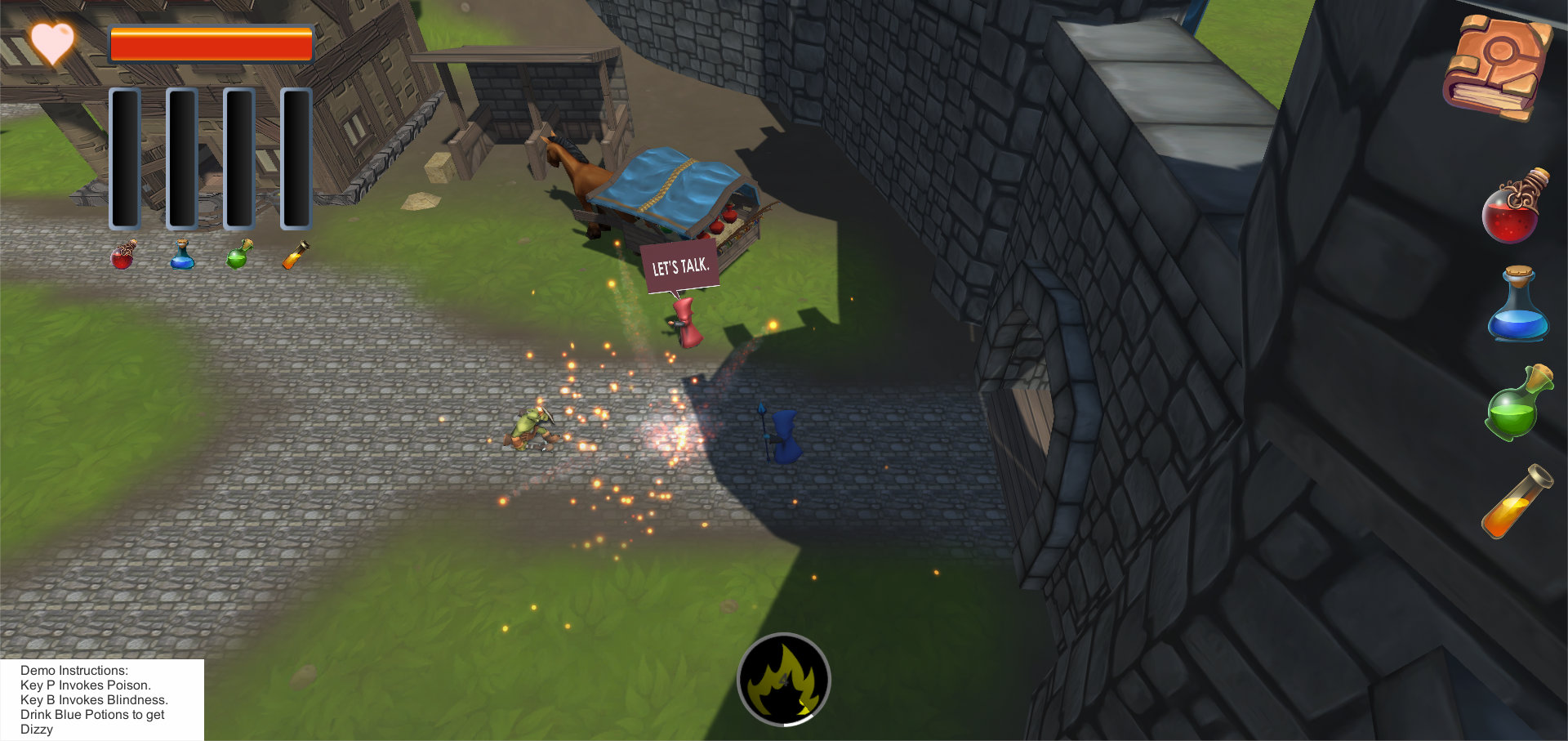Use the large blue potion bottle
Viewport: 1568px width, 741px height.
click(x=1517, y=306)
